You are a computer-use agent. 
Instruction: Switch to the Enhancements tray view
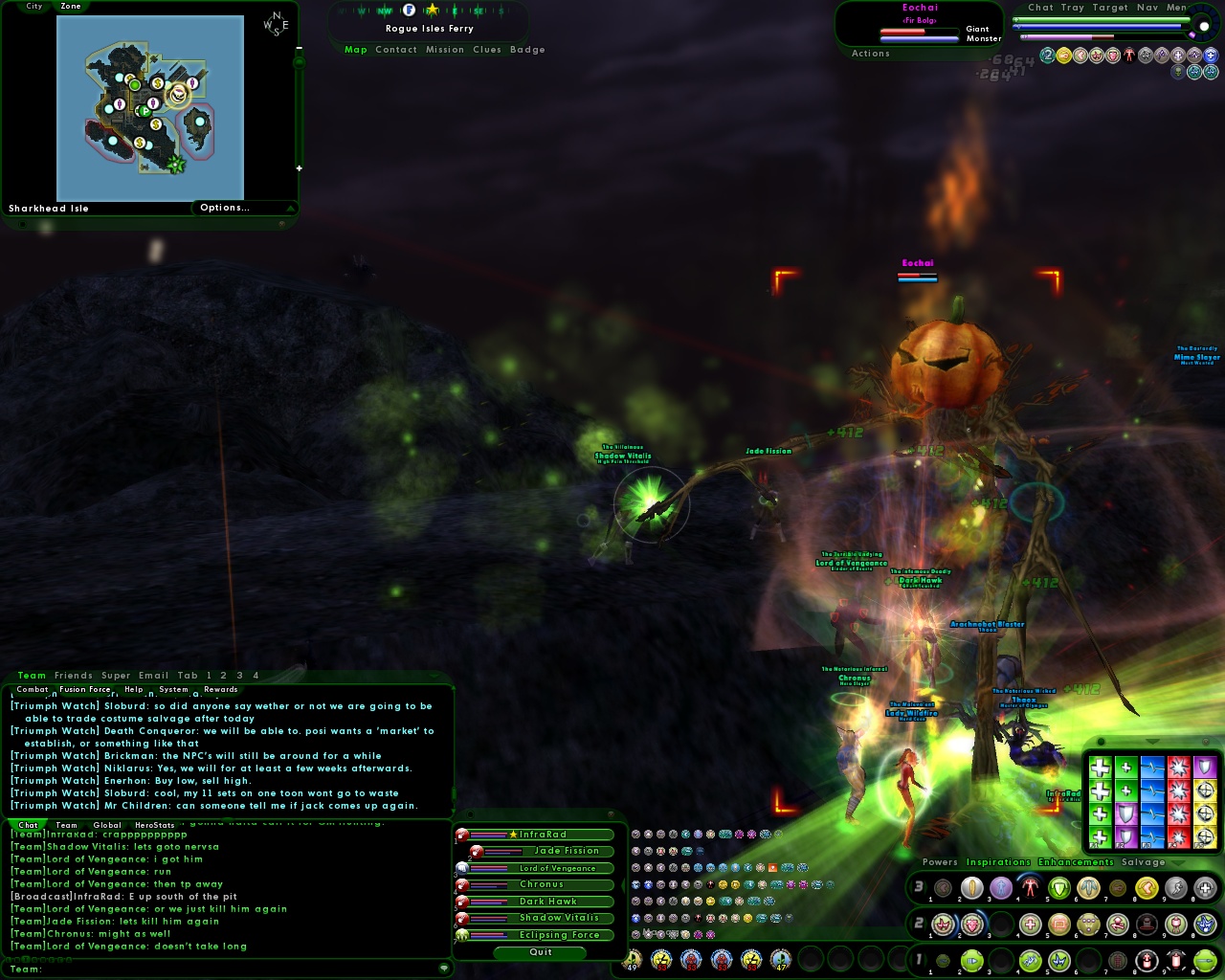point(1073,862)
